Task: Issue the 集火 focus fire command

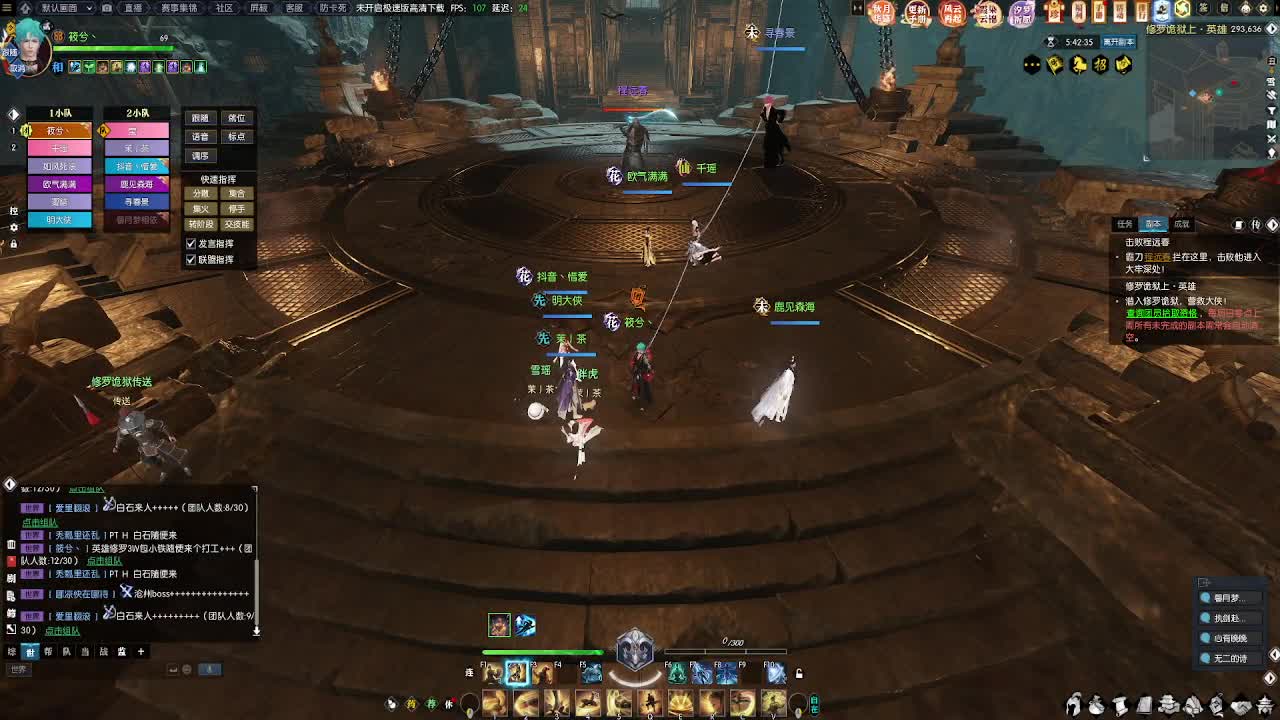Action: point(200,209)
